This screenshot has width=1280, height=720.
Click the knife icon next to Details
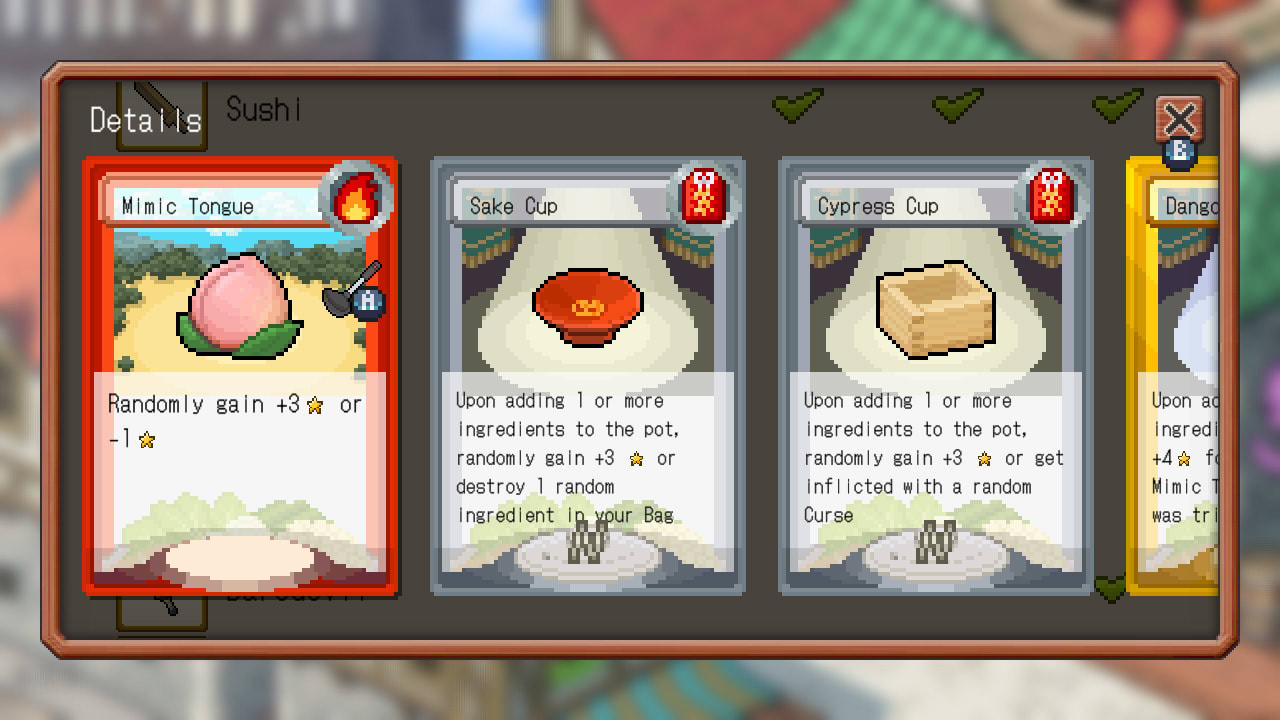point(160,108)
